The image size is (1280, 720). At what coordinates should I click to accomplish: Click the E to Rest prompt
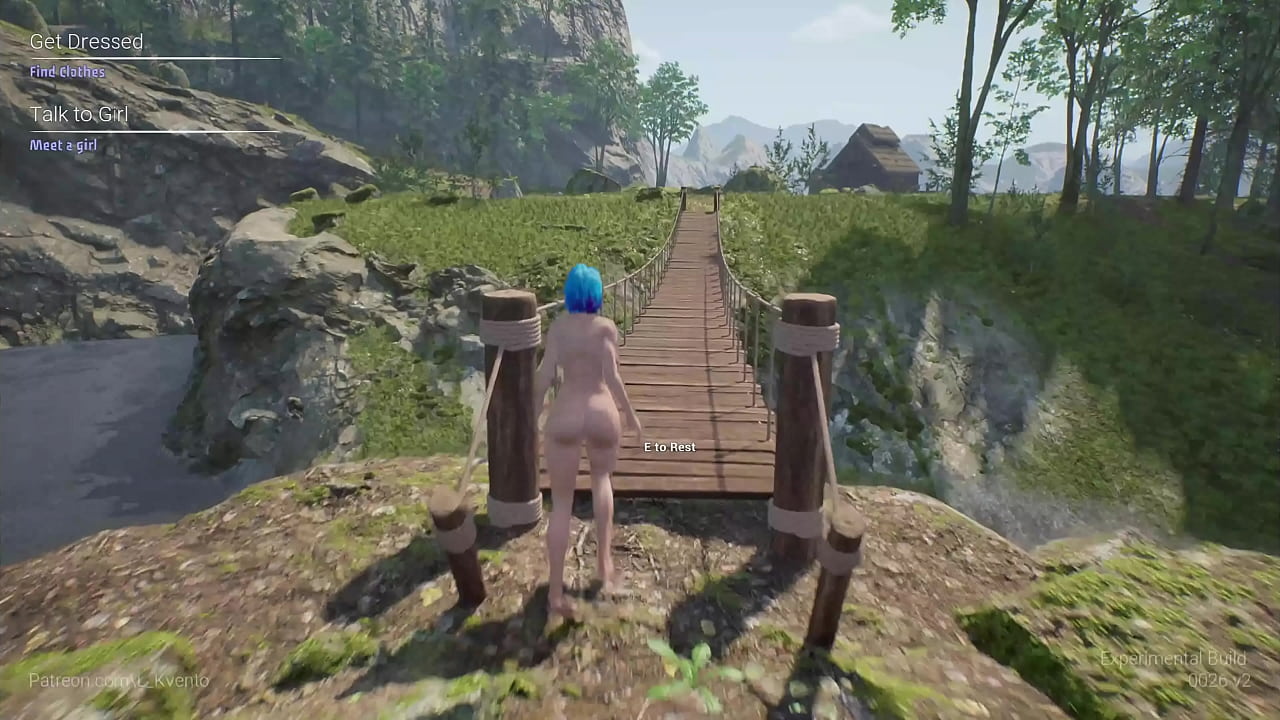point(670,447)
